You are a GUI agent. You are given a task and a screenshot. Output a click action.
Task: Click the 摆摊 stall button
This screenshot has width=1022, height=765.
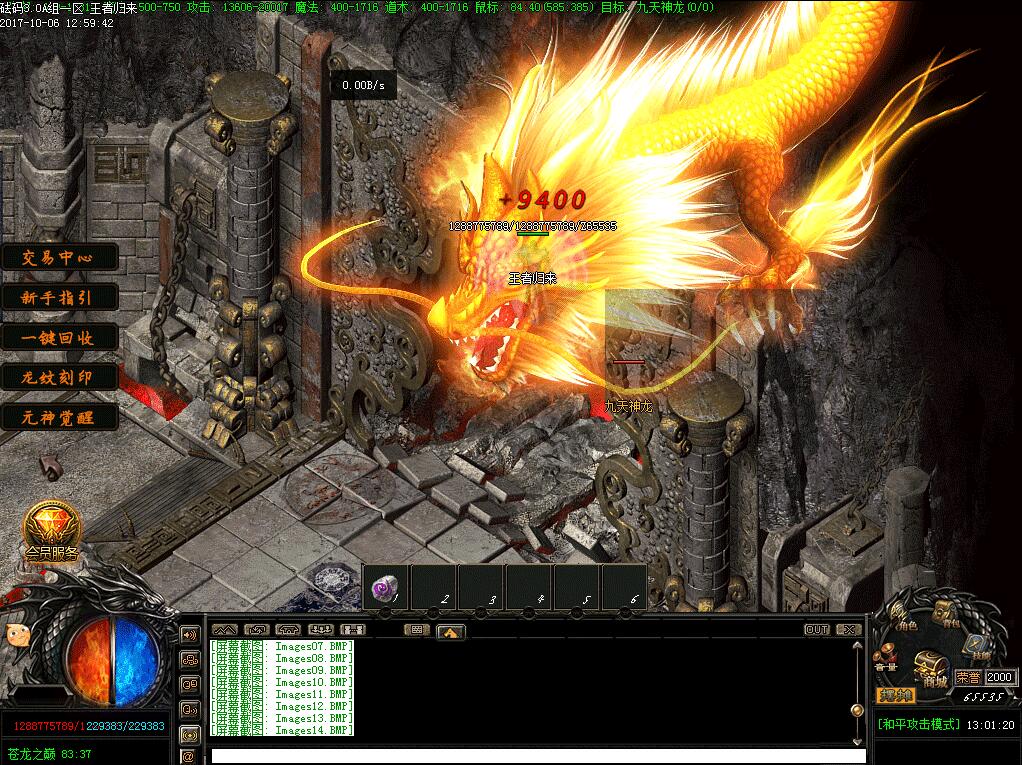click(896, 696)
